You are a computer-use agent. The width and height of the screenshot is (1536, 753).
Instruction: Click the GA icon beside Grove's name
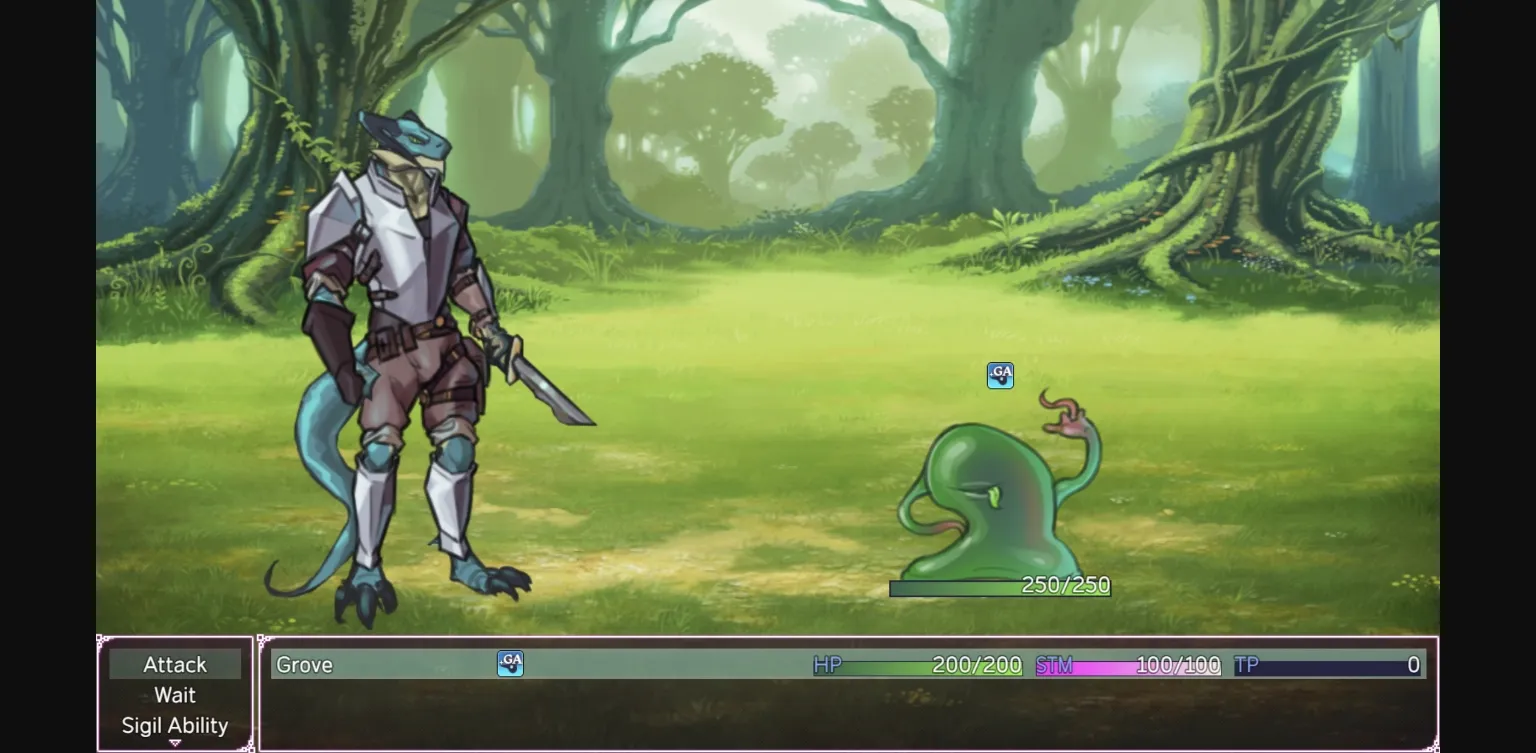pos(510,664)
